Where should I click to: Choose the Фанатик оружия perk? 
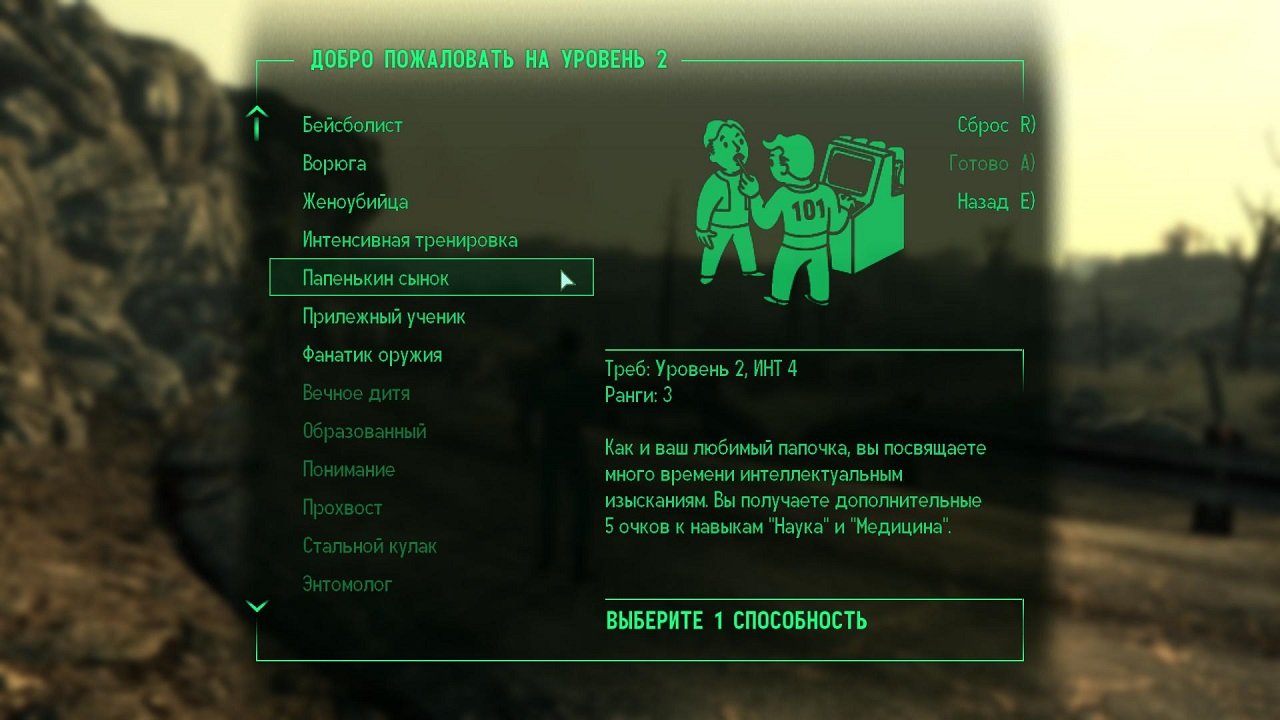point(372,354)
